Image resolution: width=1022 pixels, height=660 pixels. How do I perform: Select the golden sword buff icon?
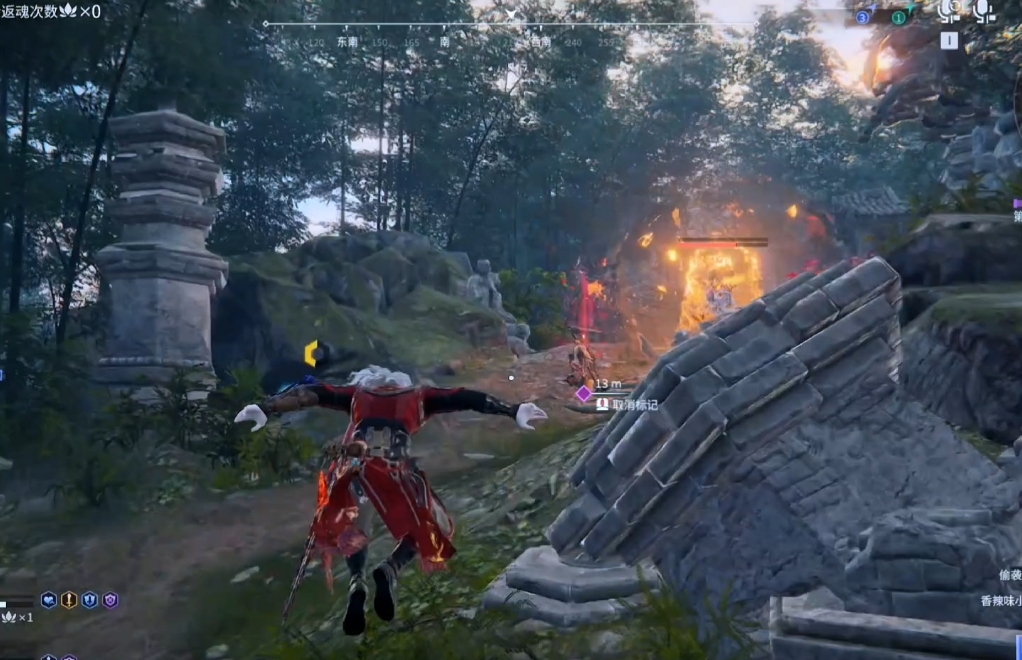69,600
